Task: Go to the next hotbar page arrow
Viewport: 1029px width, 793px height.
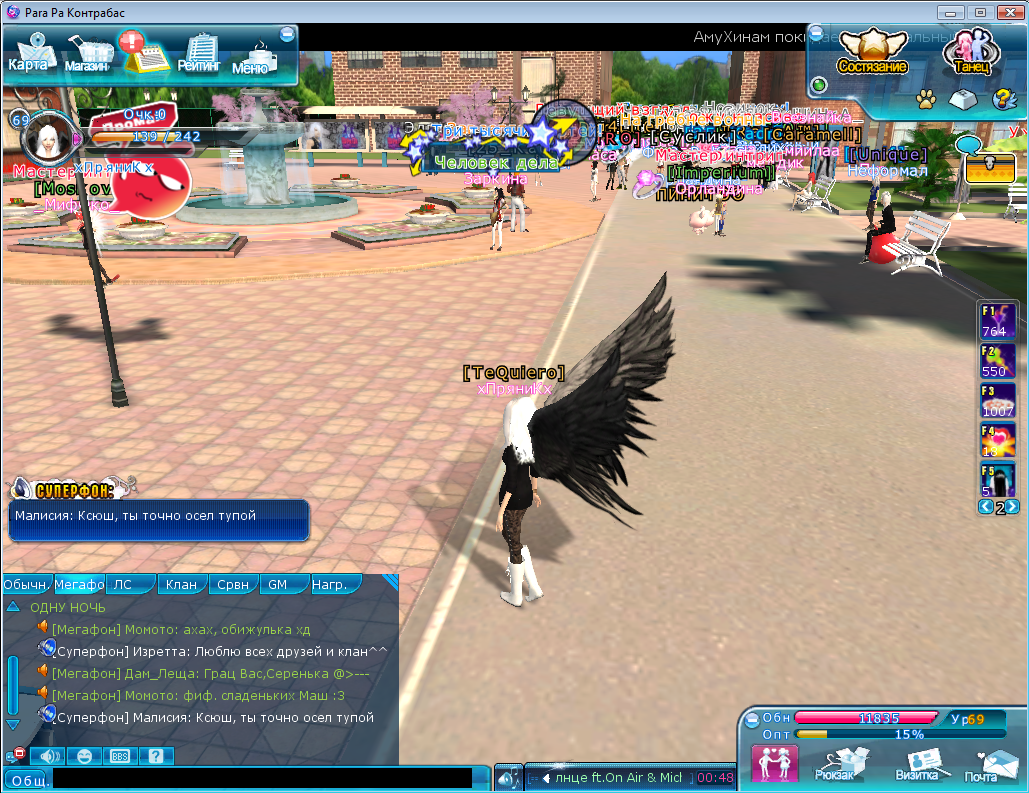Action: (x=1013, y=507)
